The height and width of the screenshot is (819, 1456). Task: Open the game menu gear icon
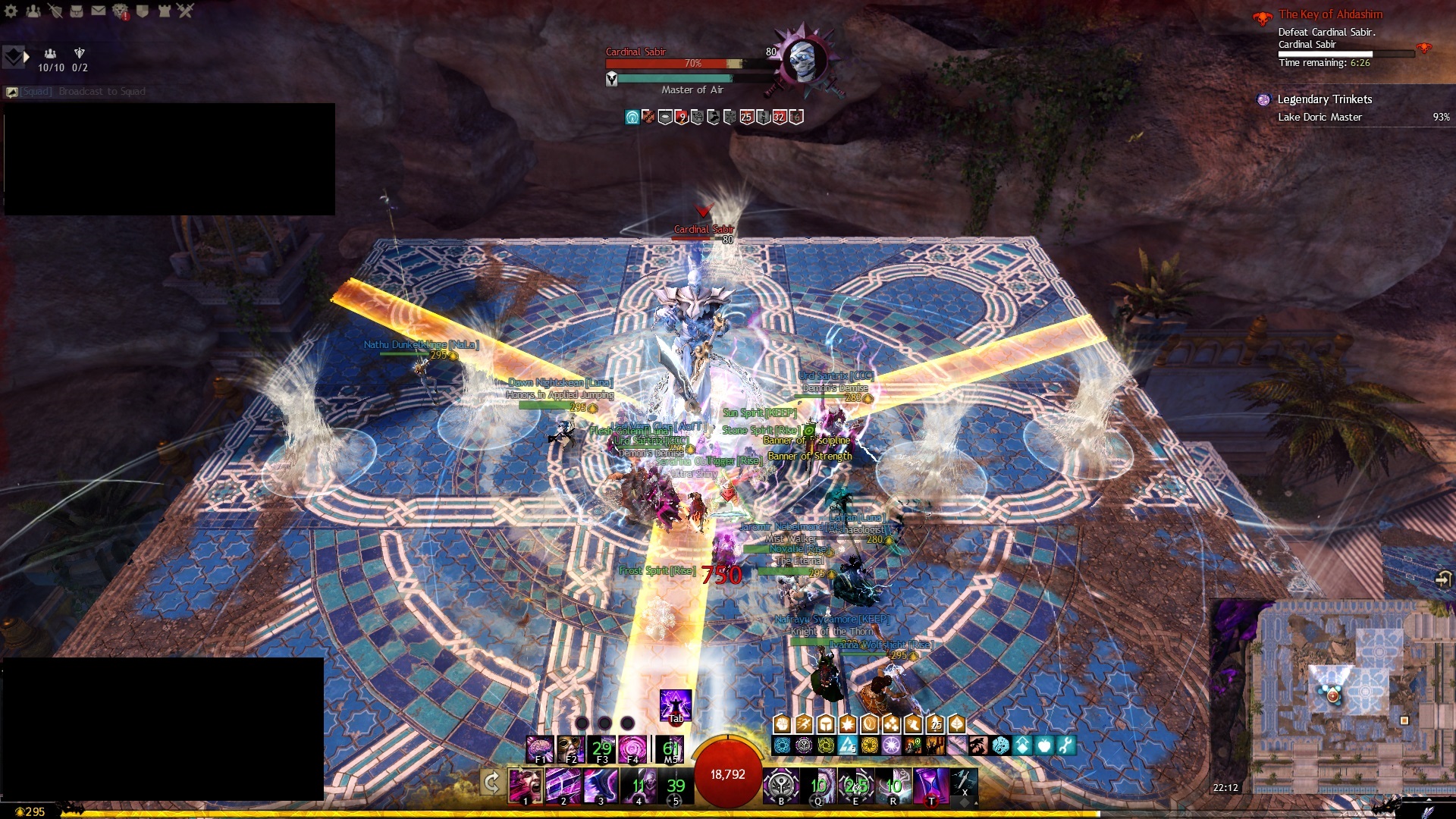coord(11,11)
